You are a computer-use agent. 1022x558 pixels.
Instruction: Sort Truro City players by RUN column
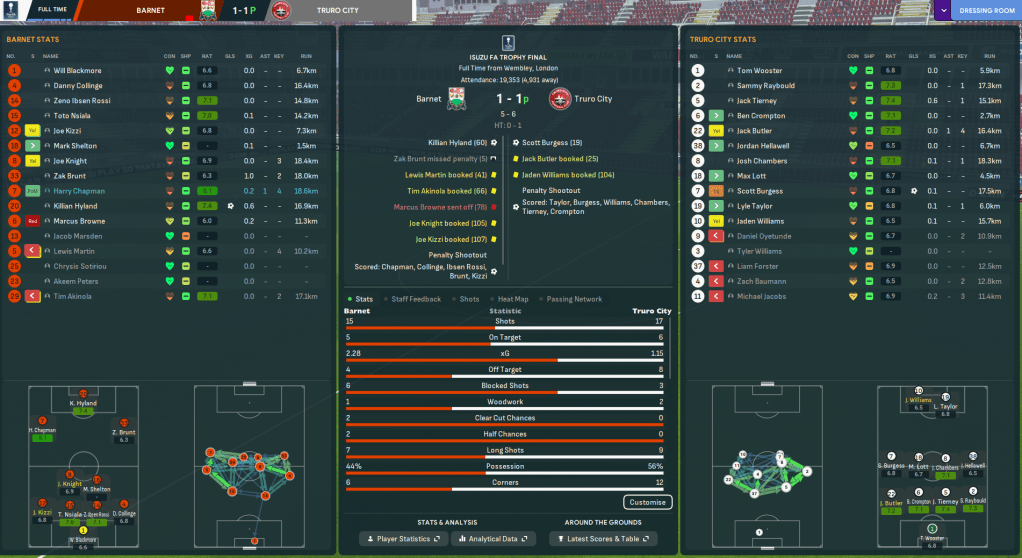[990, 55]
